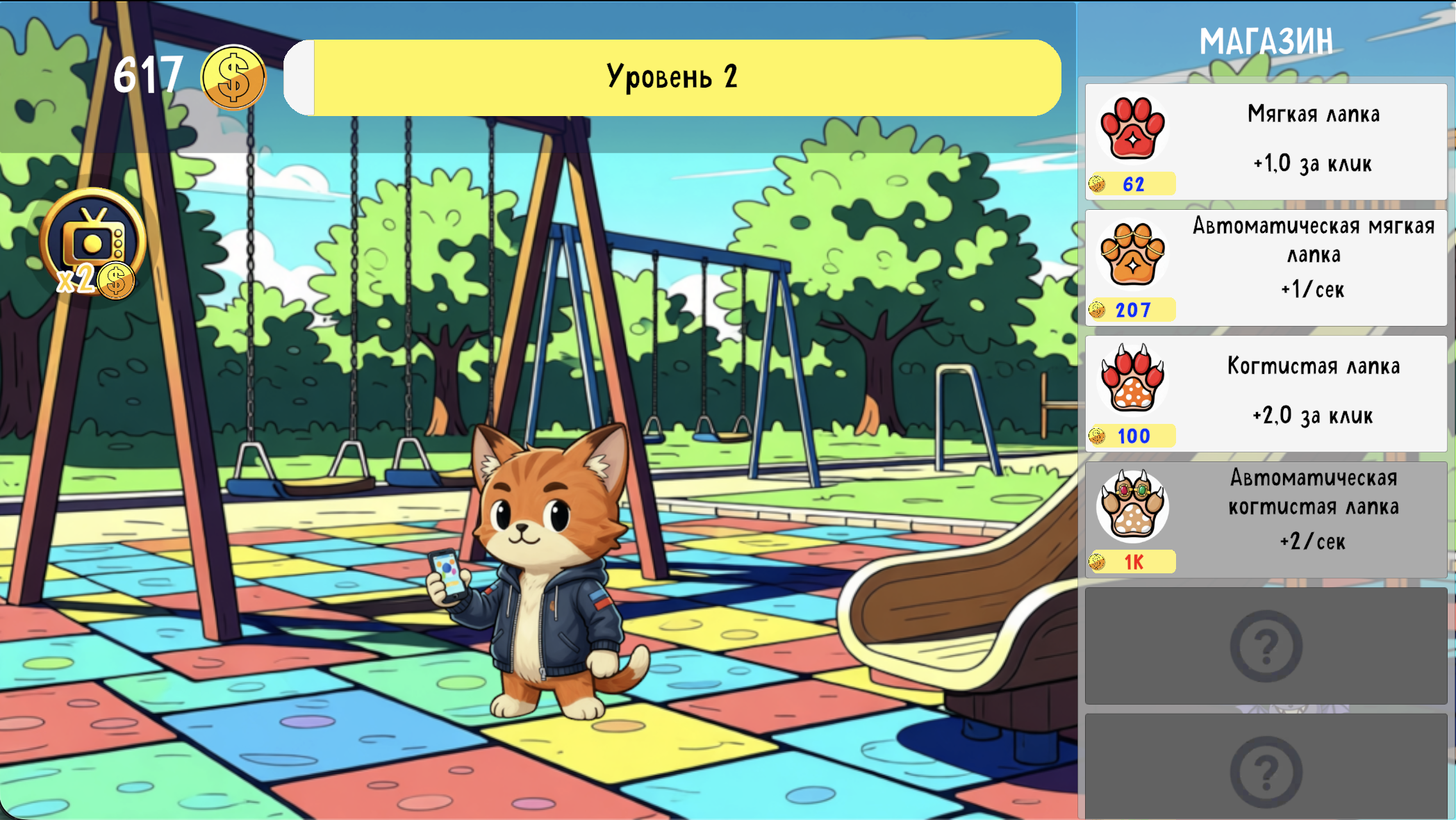Click the coin icon on the 62 price tag
The height and width of the screenshot is (820, 1456).
click(x=1098, y=185)
